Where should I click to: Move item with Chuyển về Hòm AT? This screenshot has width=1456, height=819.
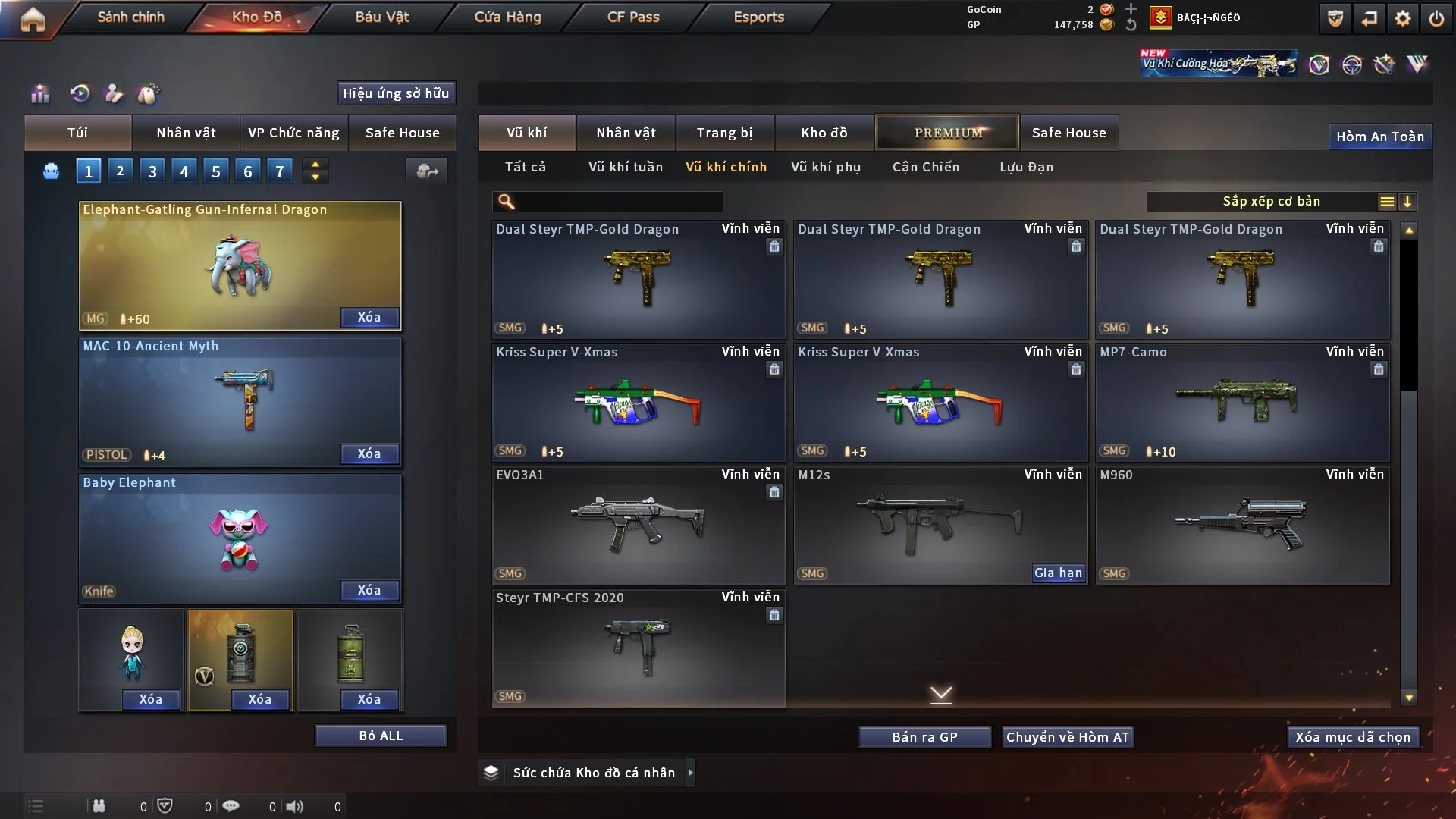1068,737
